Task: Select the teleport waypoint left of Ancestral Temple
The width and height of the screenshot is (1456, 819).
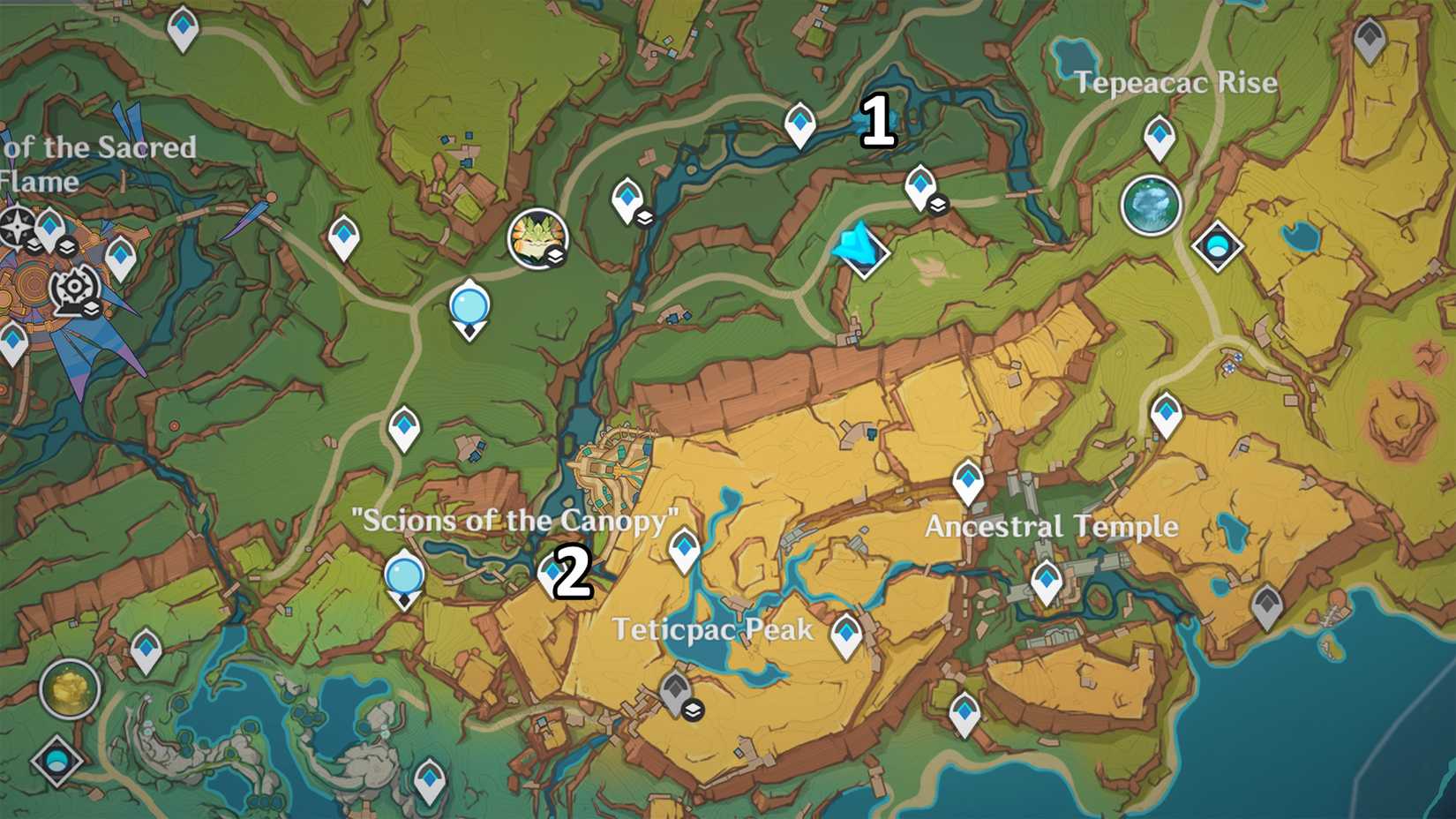Action: (966, 481)
